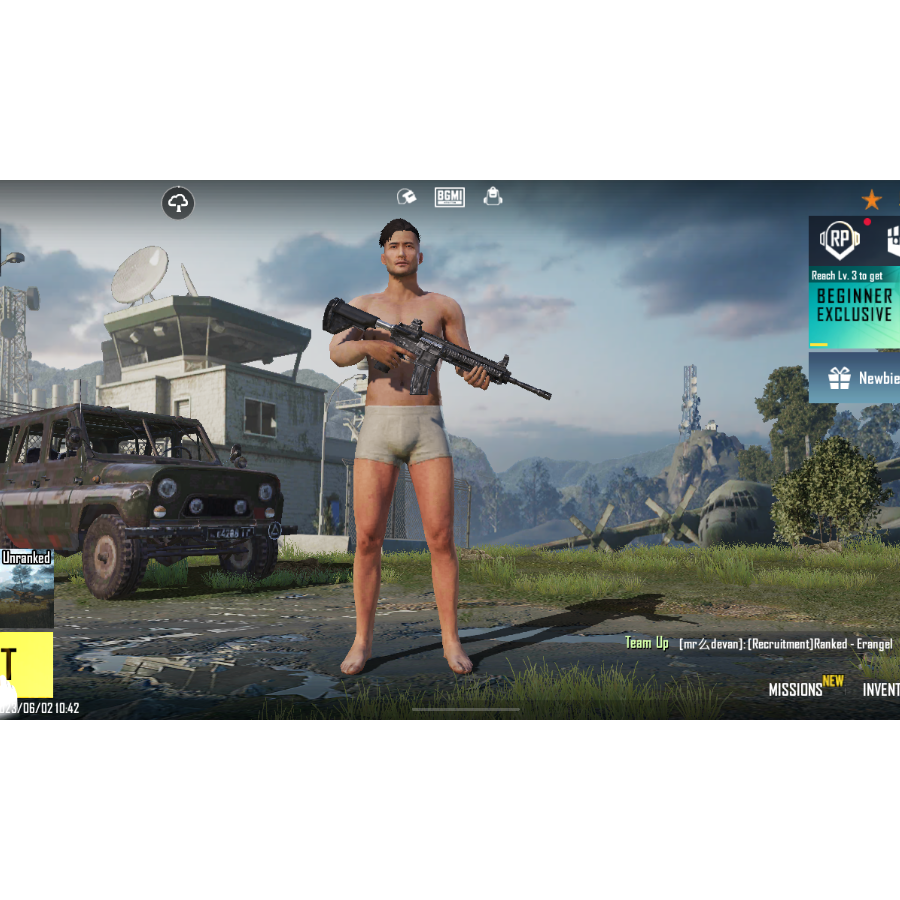Image resolution: width=900 pixels, height=900 pixels.
Task: Open the Missions menu
Action: tap(796, 689)
